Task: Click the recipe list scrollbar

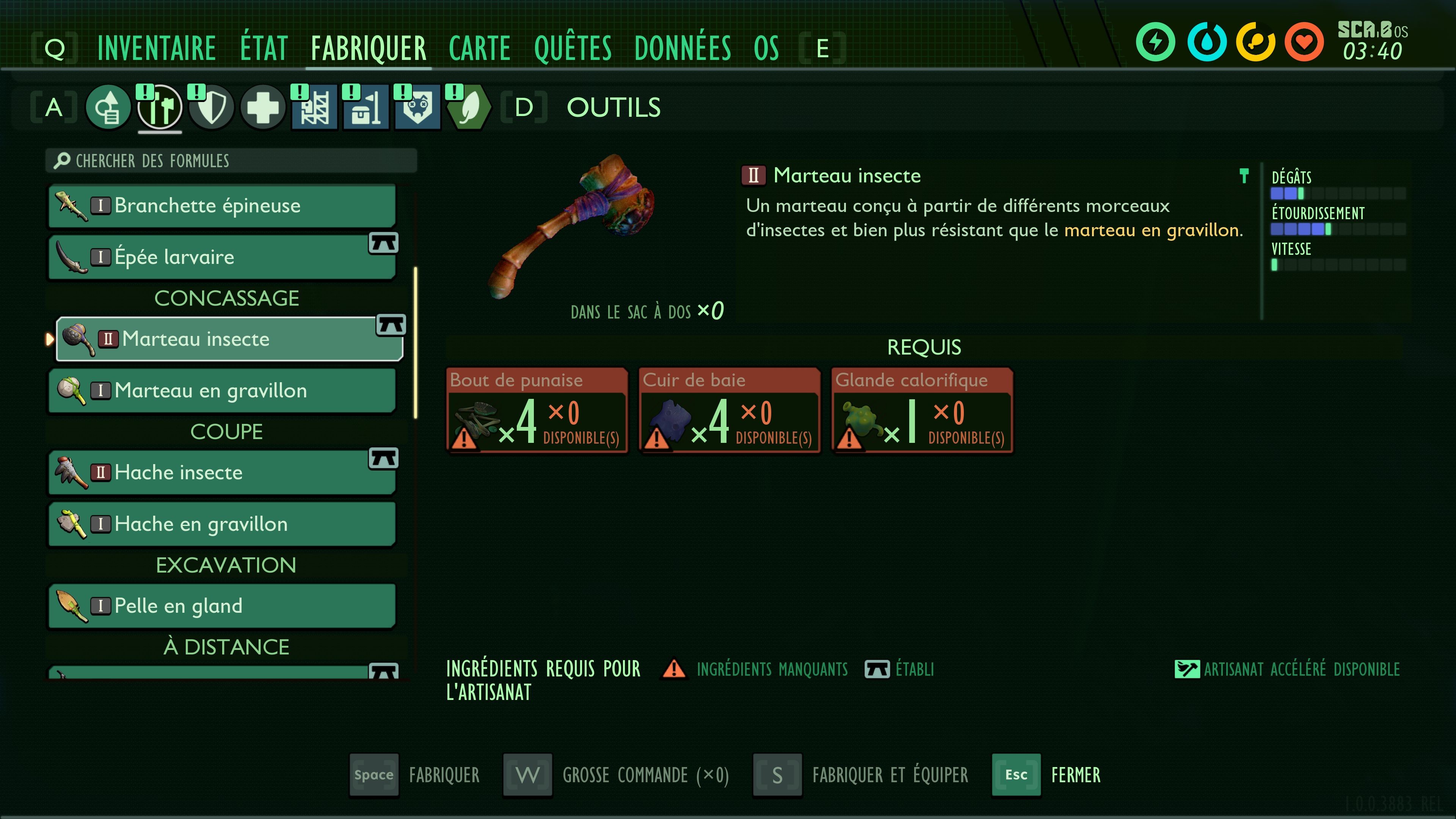Action: point(416,339)
